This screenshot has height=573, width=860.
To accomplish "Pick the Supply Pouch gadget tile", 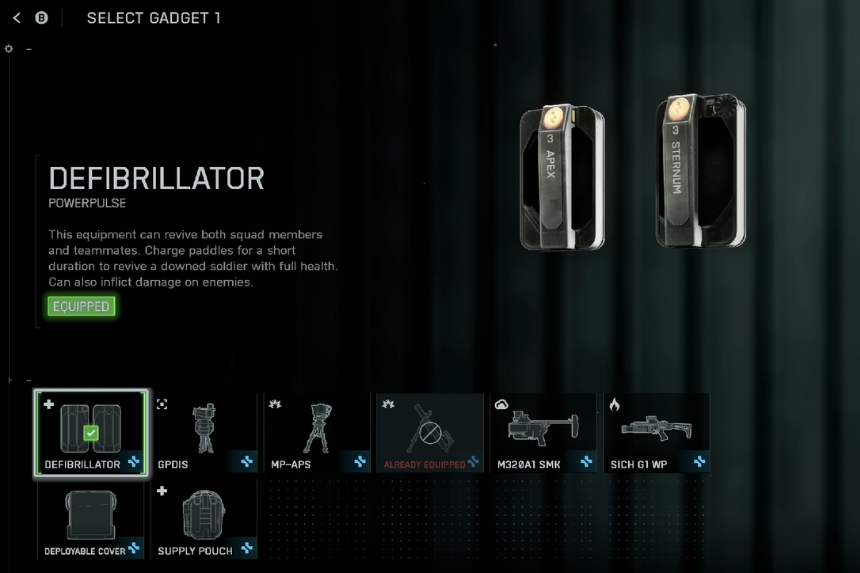I will tap(204, 519).
